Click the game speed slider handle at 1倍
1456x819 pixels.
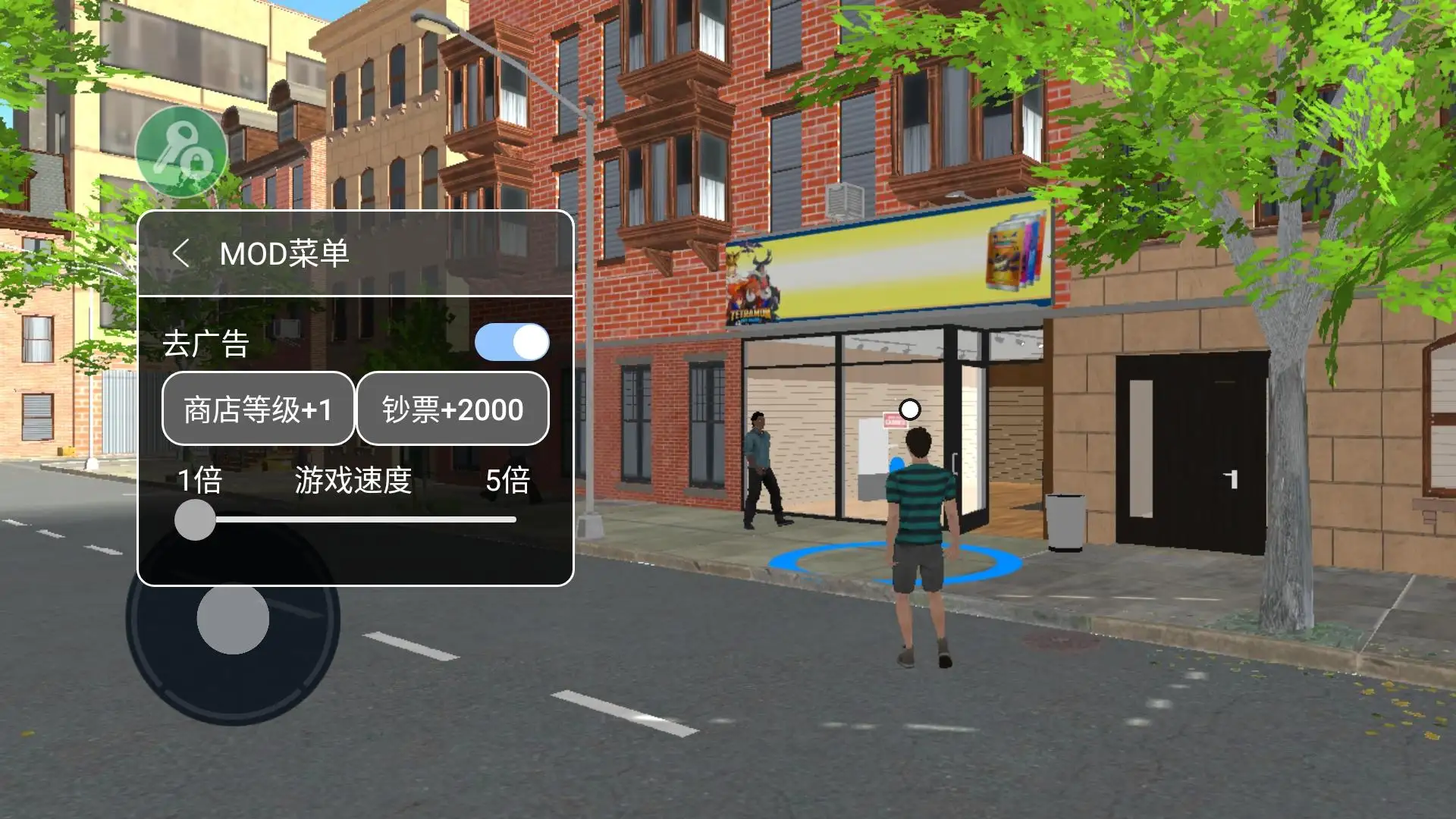click(x=195, y=519)
